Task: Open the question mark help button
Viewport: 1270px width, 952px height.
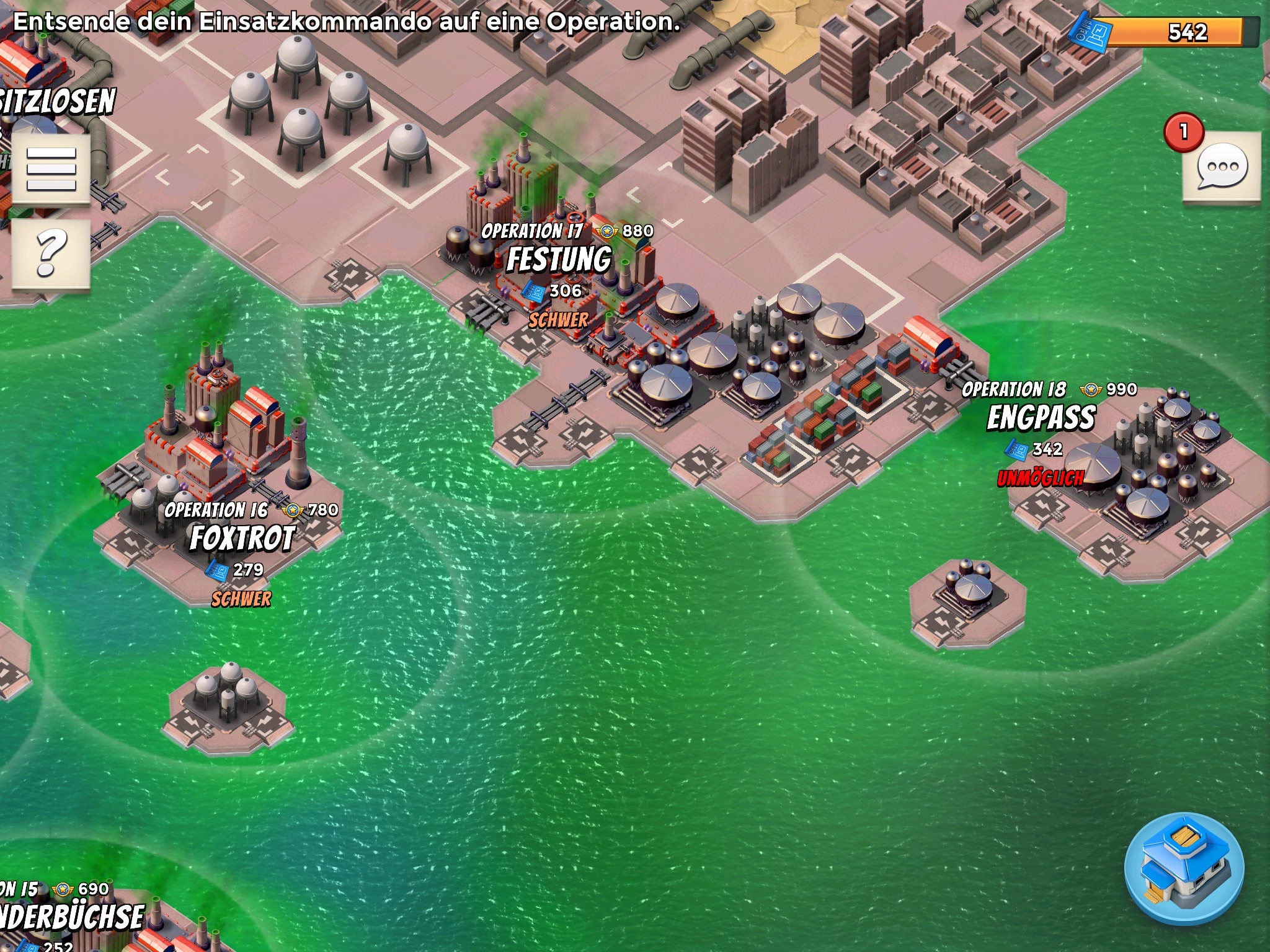Action: 51,253
